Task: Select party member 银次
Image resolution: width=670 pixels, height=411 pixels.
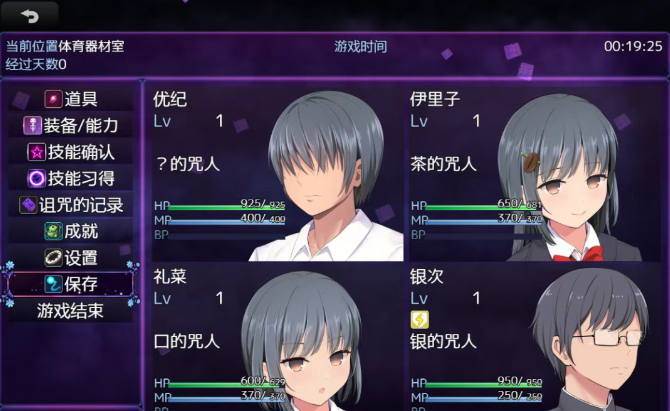Action: pos(532,337)
